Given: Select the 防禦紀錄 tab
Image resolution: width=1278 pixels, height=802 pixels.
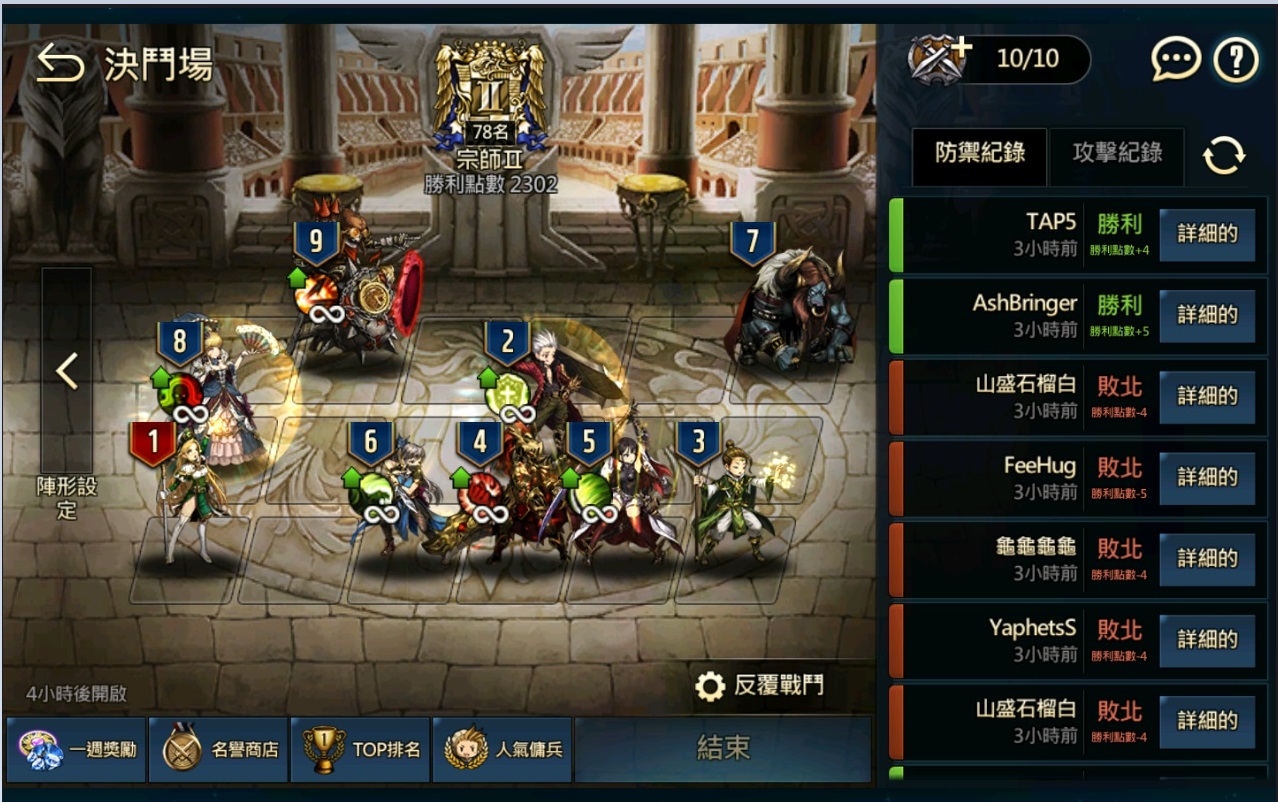Looking at the screenshot, I should click(979, 153).
